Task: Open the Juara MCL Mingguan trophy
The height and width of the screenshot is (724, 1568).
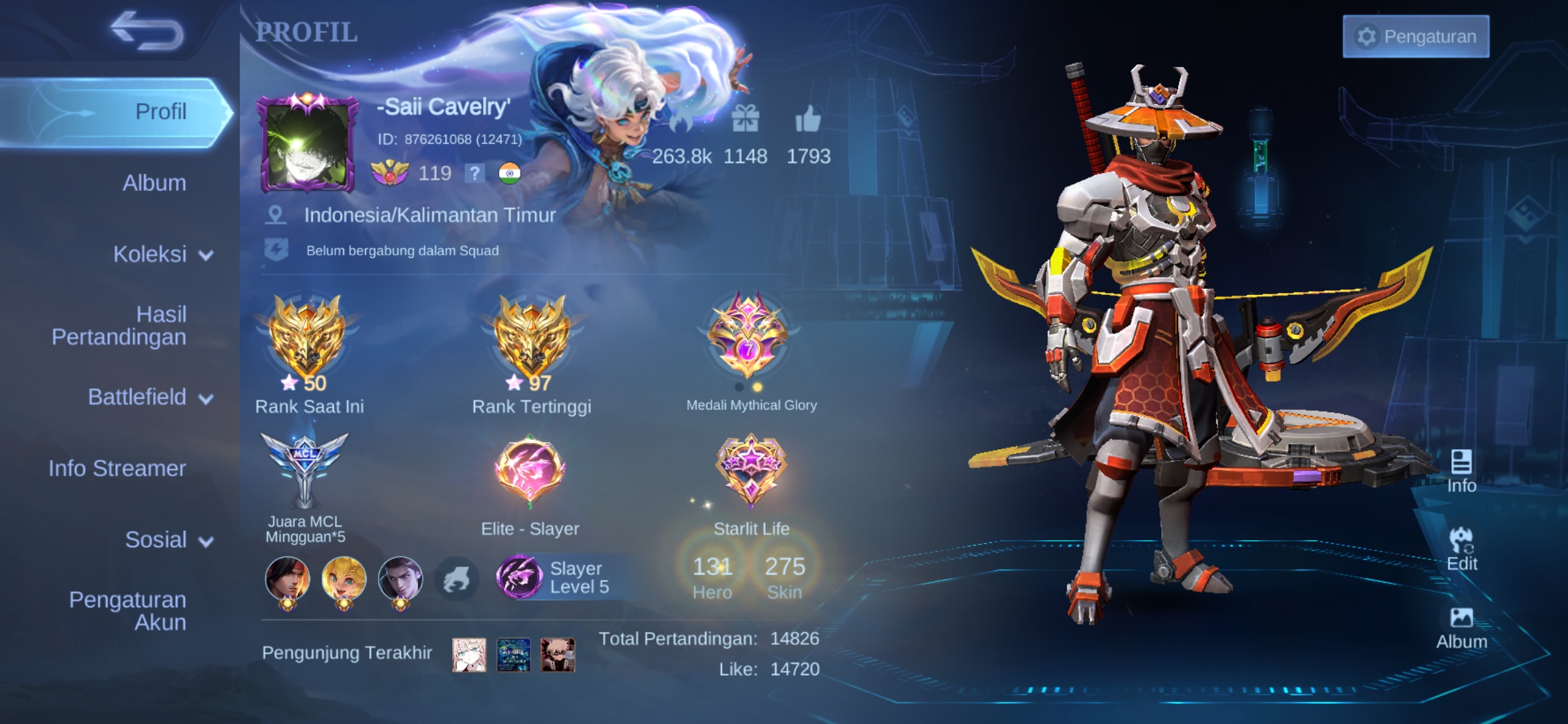Action: coord(305,469)
